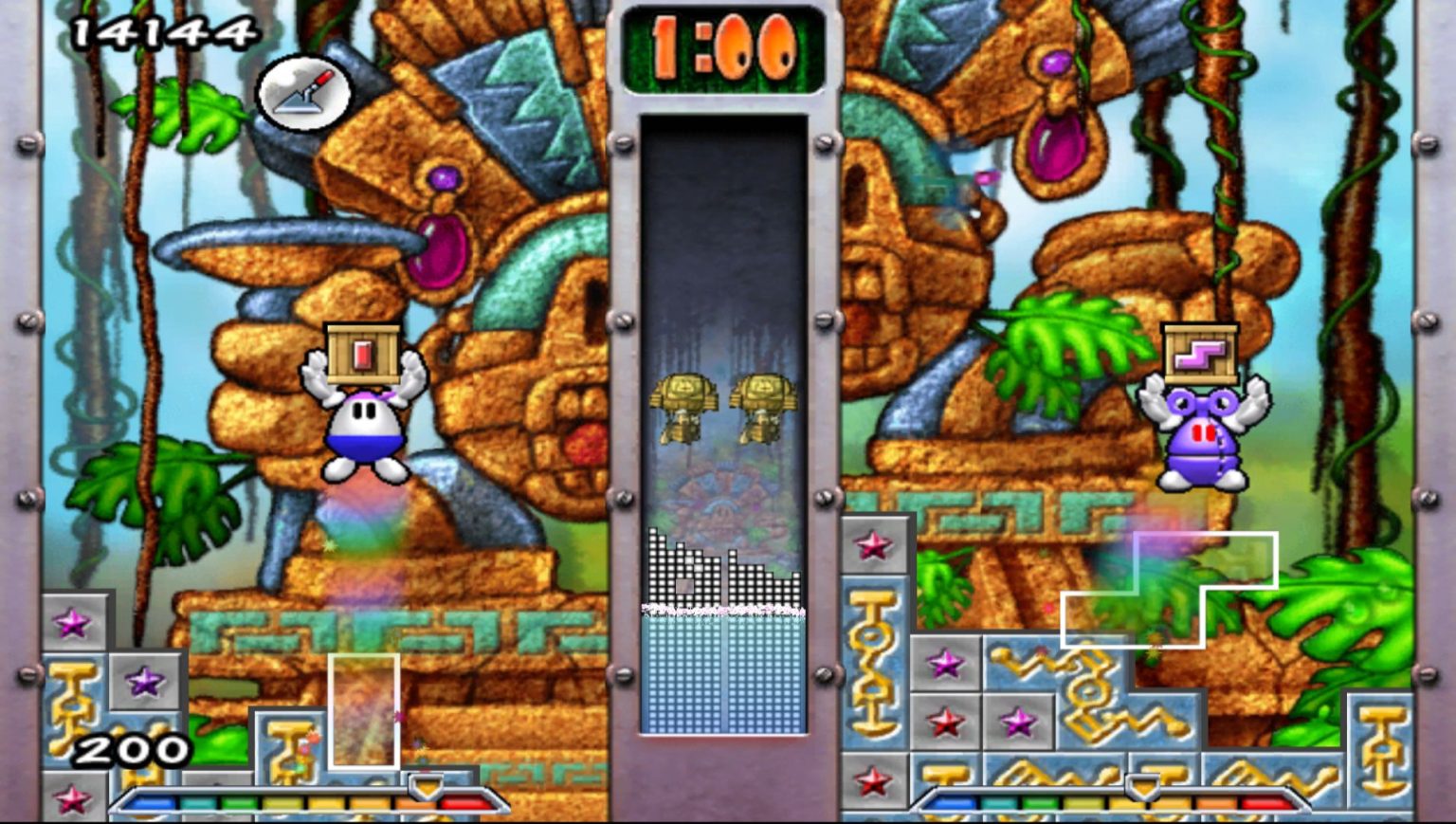Select the pink S-block next-piece crate
The width and height of the screenshot is (1456, 824).
tap(1200, 354)
